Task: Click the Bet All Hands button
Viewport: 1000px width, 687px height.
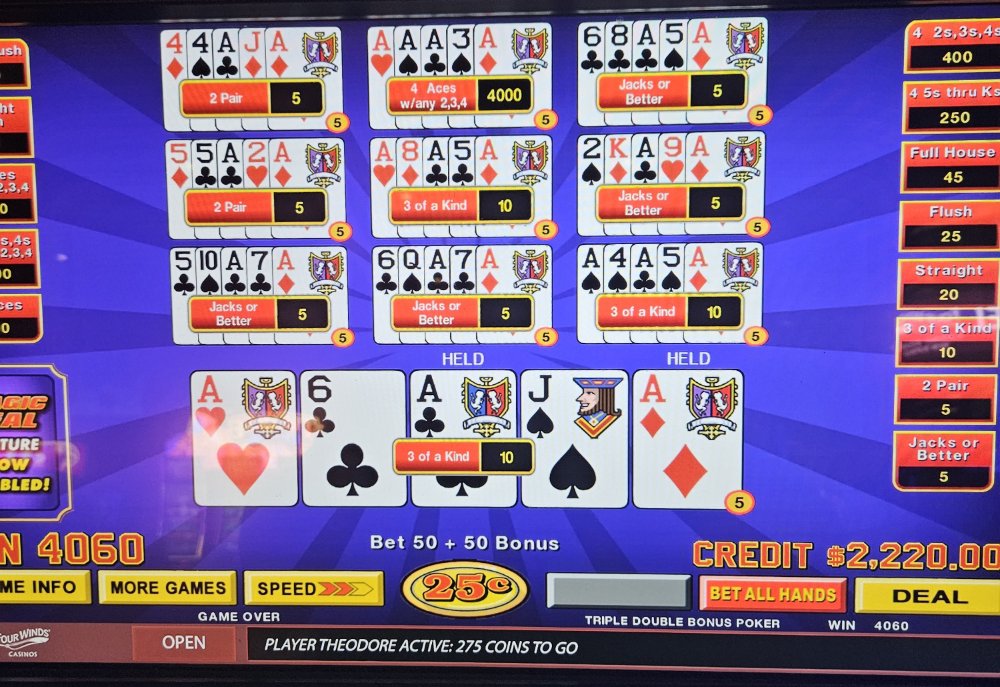Action: tap(772, 594)
